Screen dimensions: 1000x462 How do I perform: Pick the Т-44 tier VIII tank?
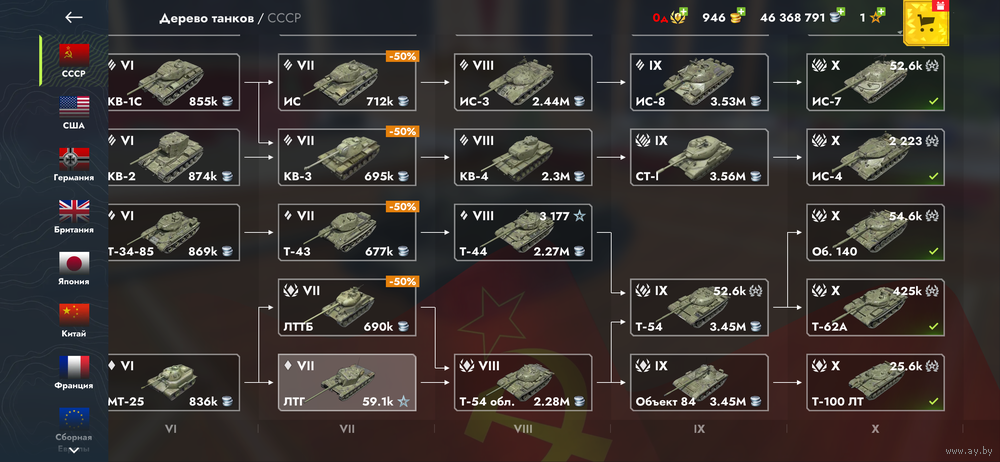pyautogui.click(x=523, y=232)
